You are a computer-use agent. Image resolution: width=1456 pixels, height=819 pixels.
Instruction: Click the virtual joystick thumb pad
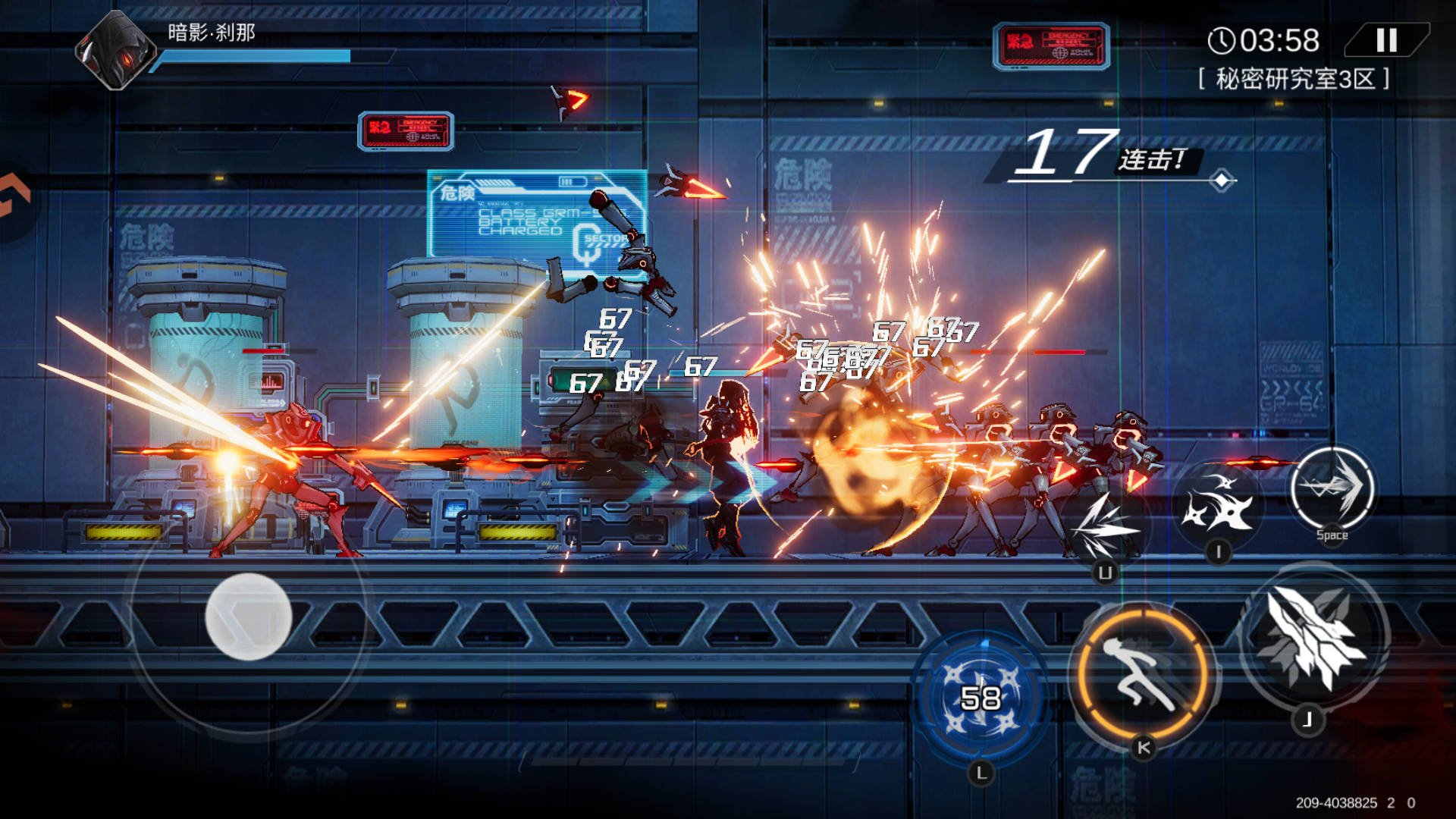coord(249,616)
